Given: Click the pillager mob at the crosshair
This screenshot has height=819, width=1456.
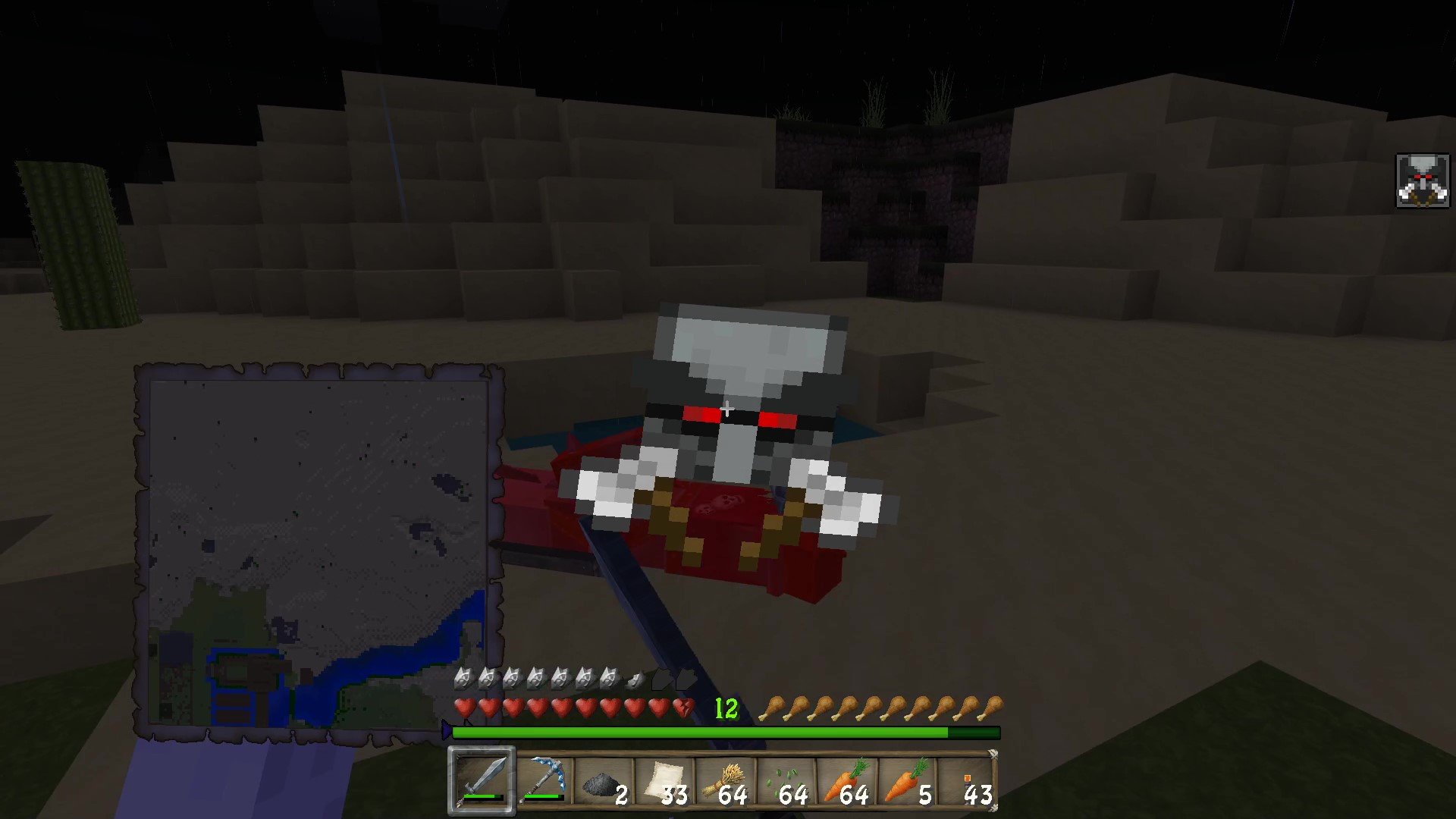Looking at the screenshot, I should (728, 409).
